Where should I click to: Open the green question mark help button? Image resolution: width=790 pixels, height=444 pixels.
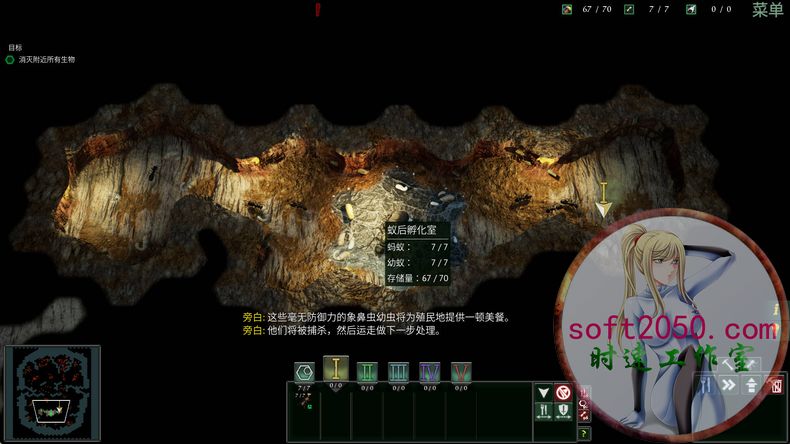click(584, 434)
